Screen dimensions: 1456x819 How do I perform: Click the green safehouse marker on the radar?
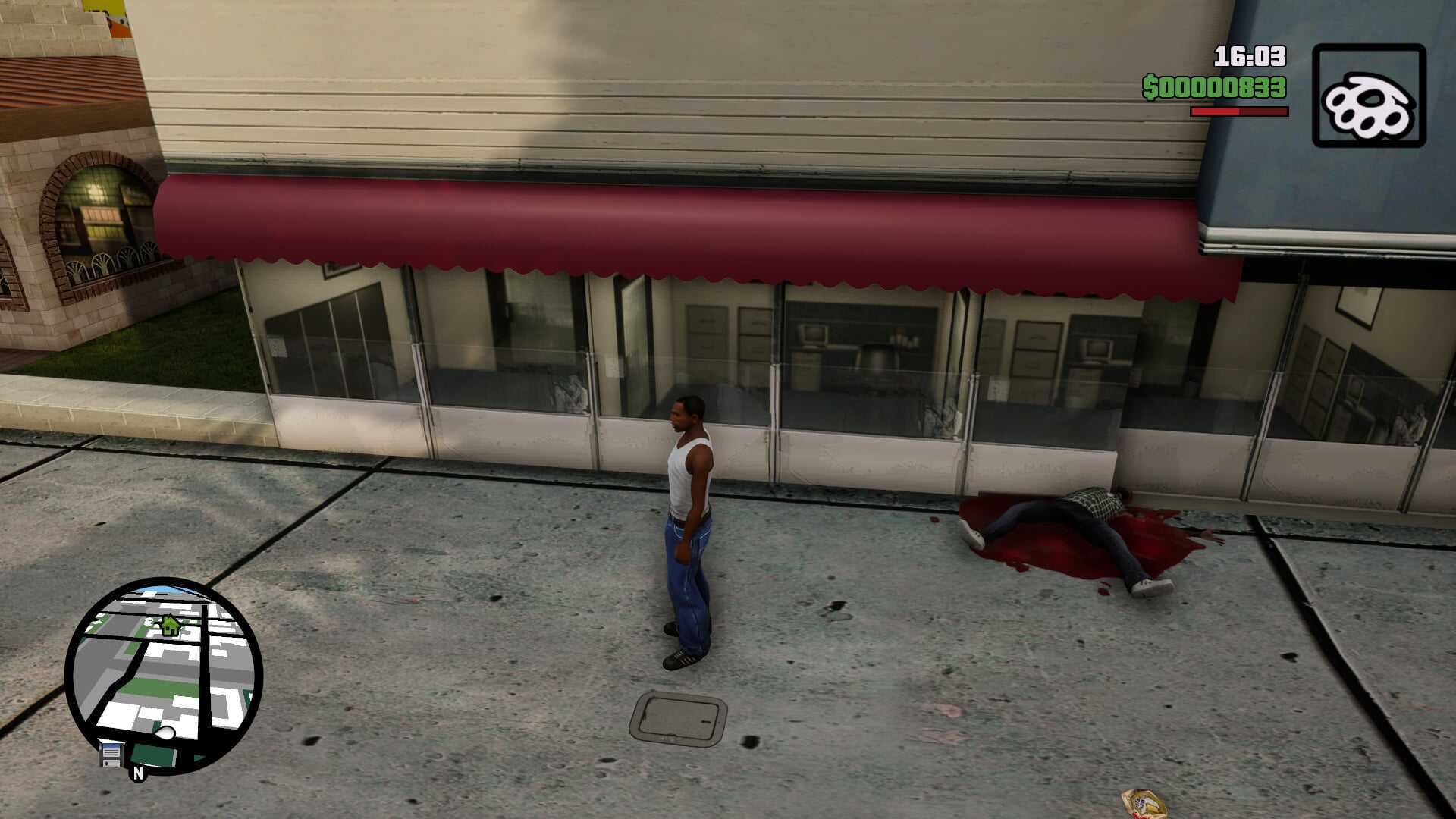170,625
